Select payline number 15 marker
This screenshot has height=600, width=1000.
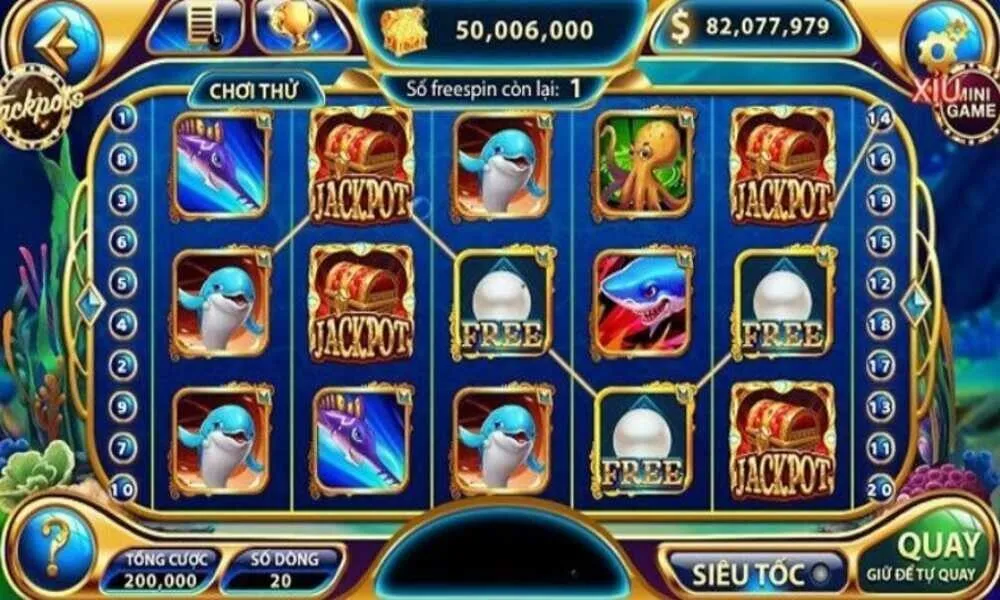(880, 242)
